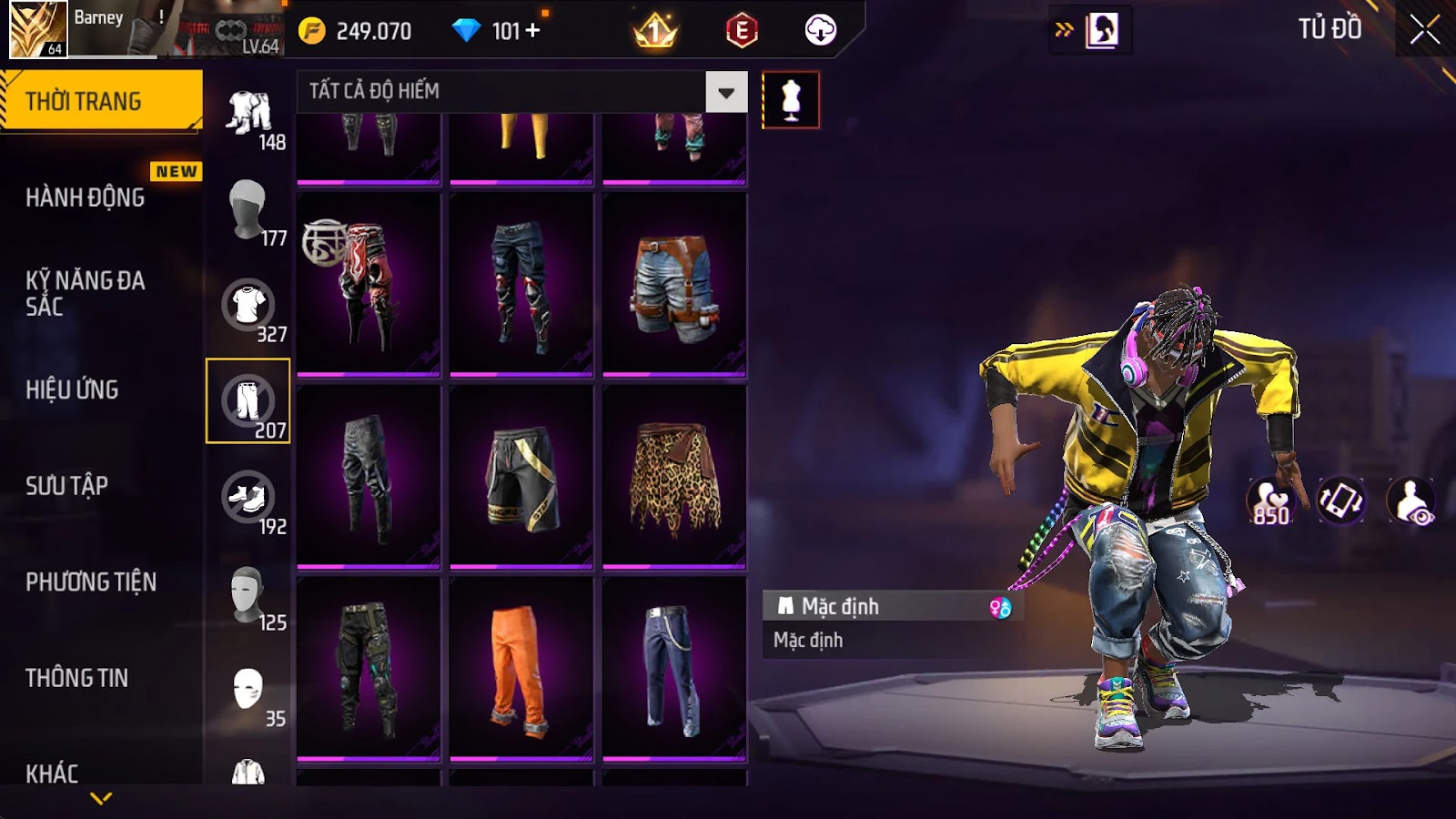The image size is (1456, 819).
Task: Open KỸ NĂNG ĐA SẮC section
Action: pos(86,293)
